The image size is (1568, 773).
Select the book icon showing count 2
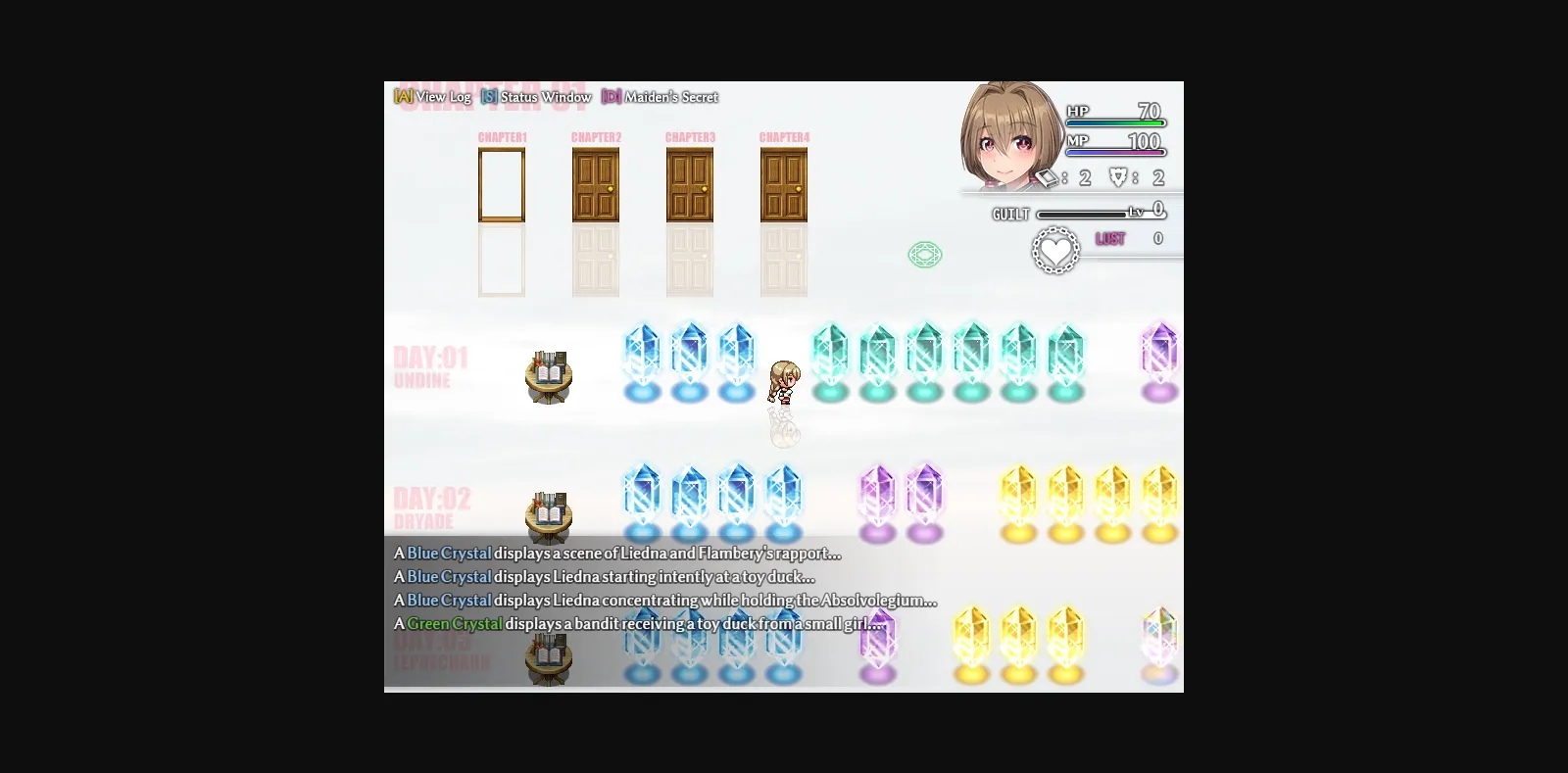1047,177
